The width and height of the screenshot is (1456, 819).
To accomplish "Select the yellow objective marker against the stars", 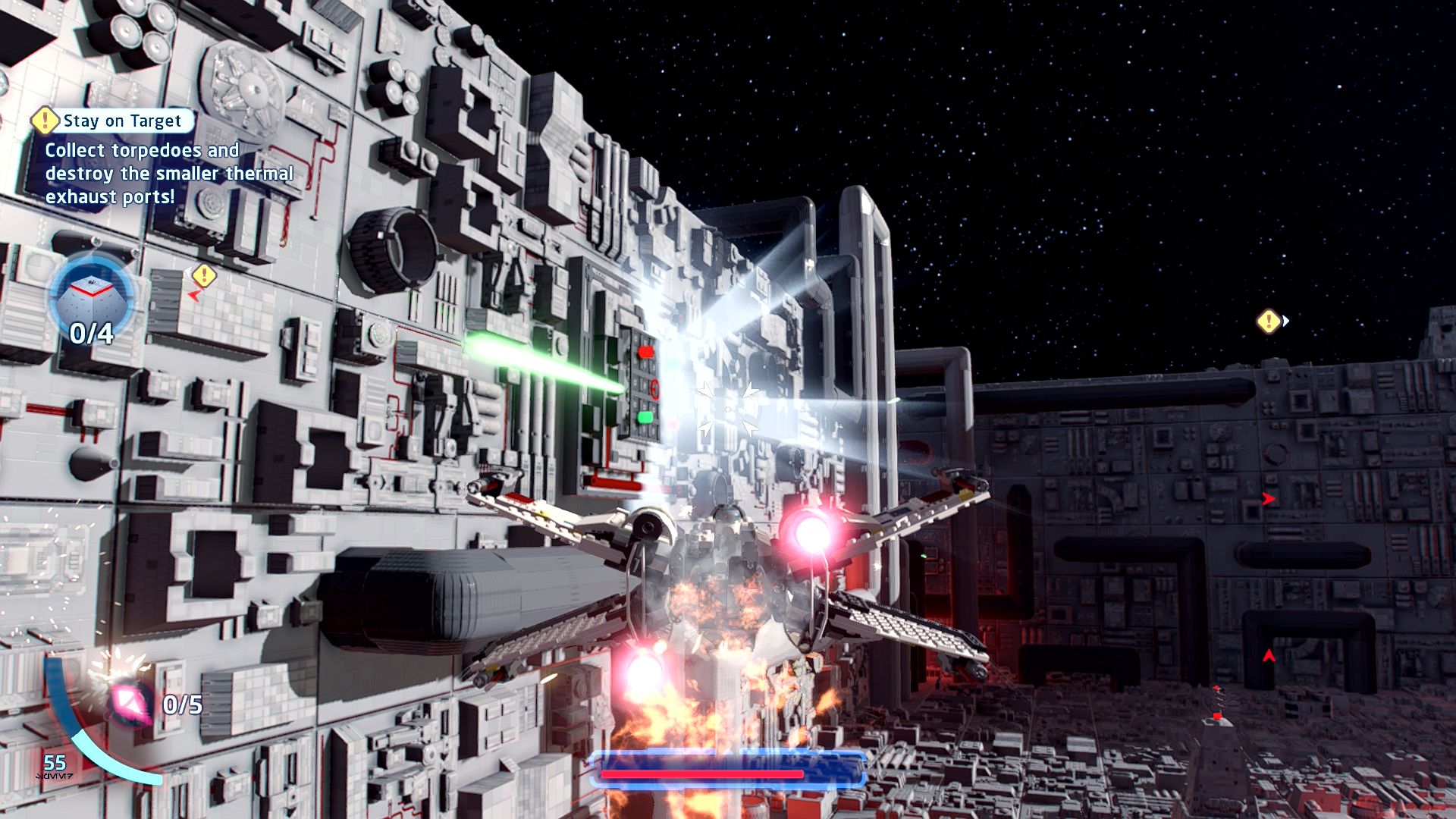I will pos(1269,322).
